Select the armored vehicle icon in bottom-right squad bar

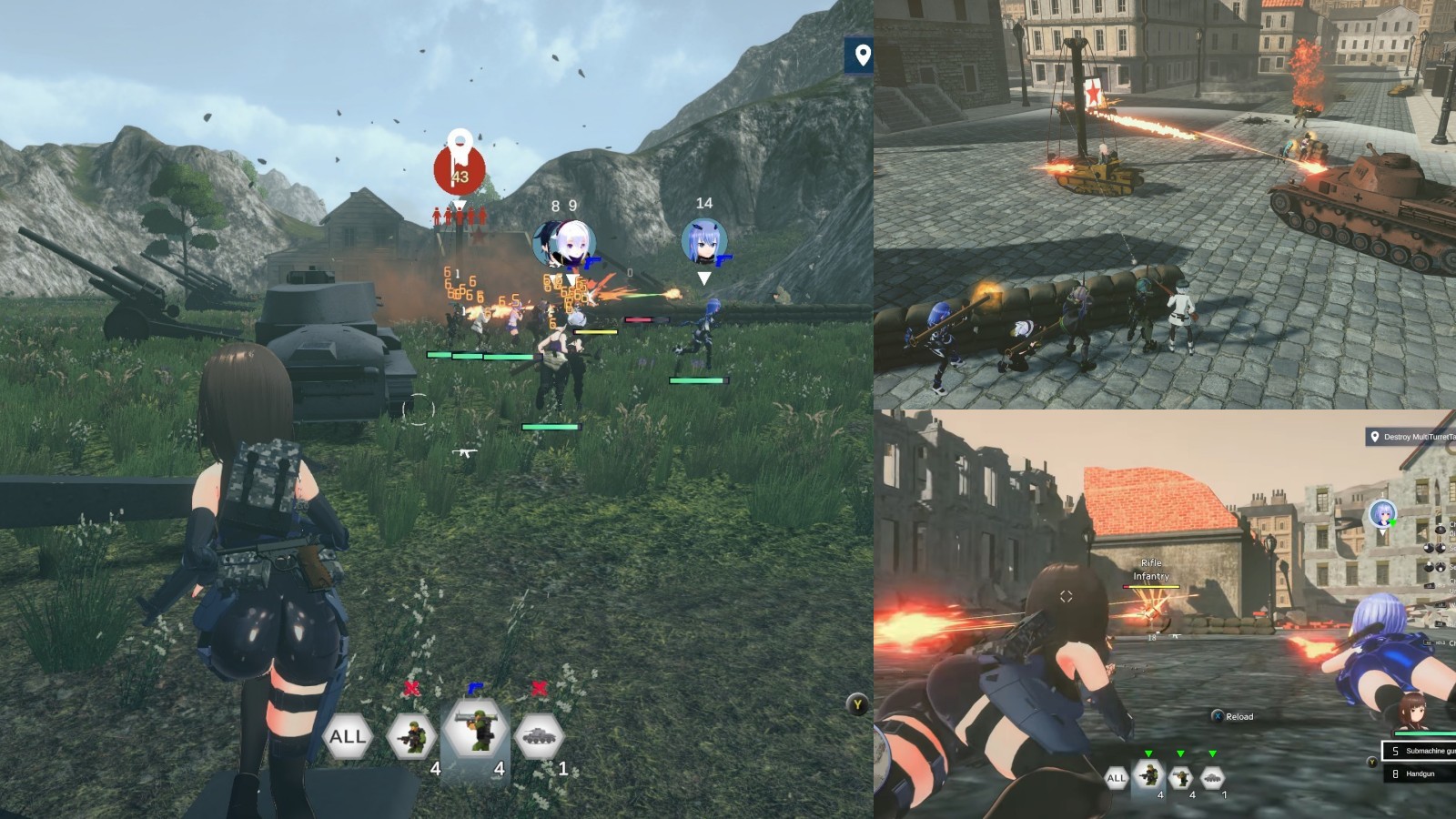point(1212,777)
